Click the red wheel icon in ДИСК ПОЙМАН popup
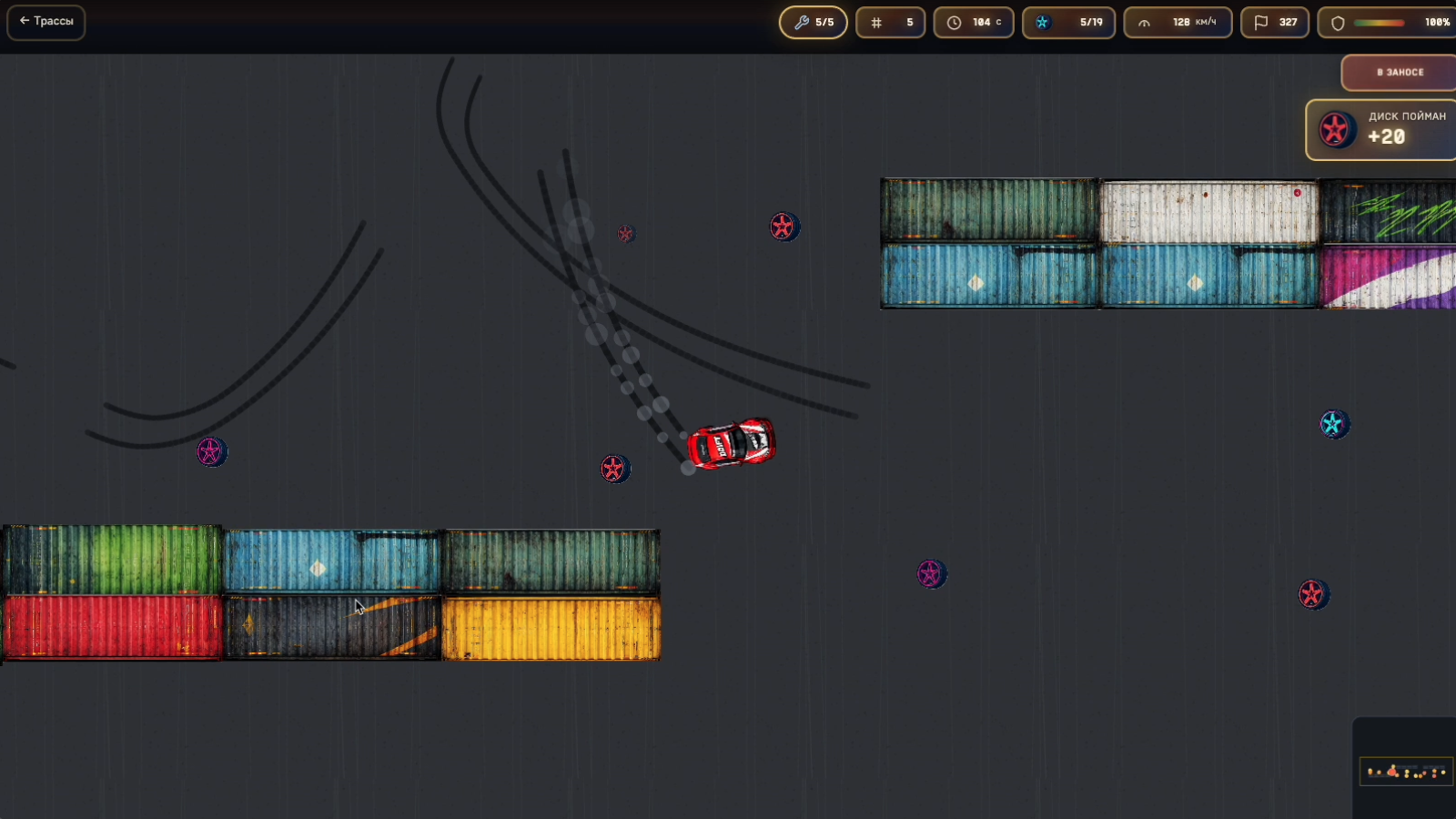 point(1337,129)
